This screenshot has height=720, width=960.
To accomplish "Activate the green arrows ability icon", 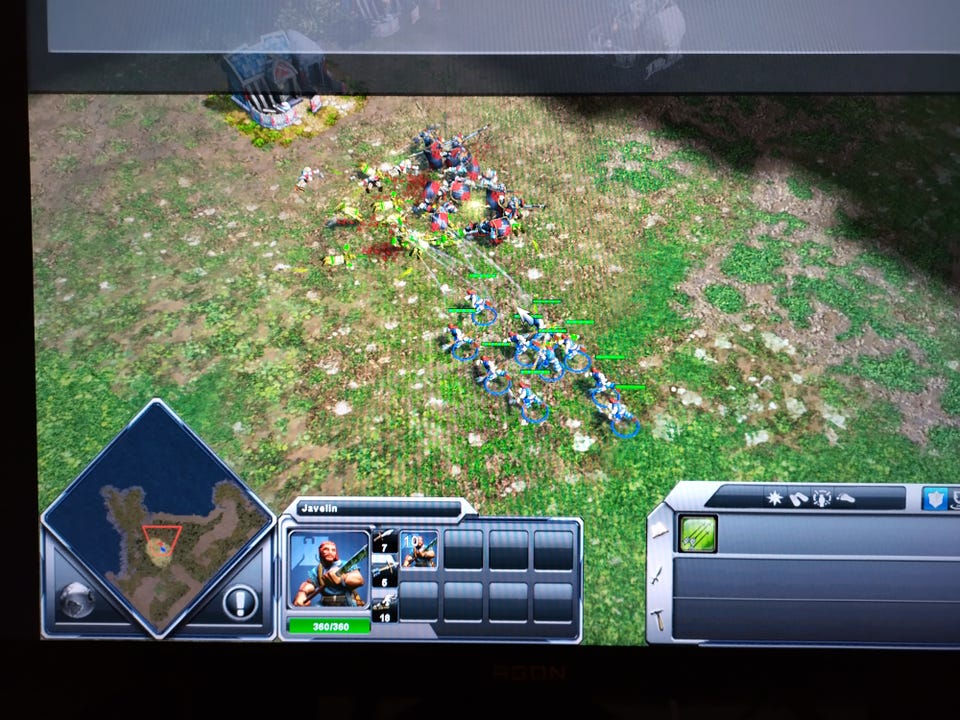I will click(x=696, y=533).
